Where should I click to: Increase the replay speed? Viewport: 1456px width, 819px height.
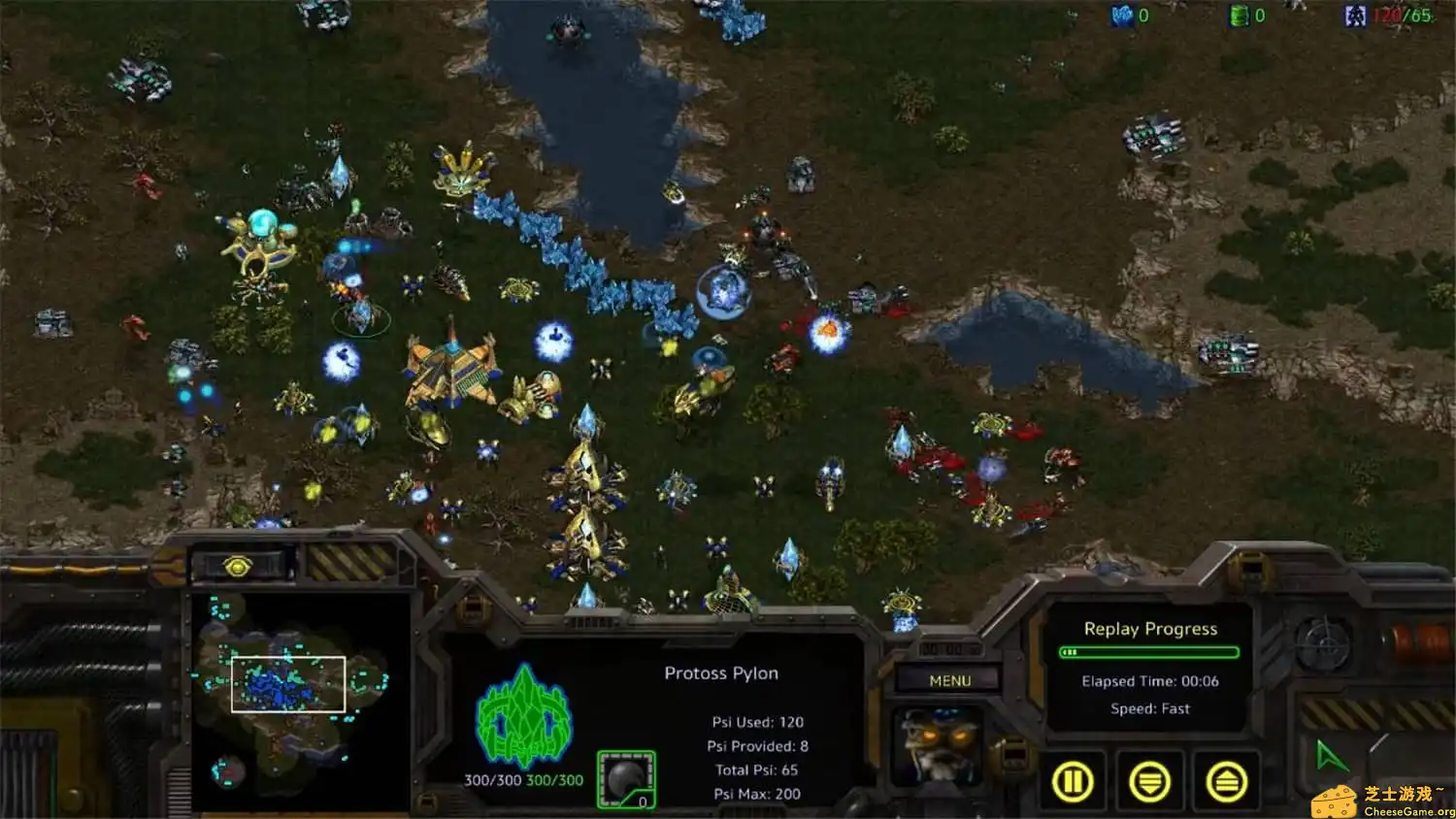[x=1225, y=782]
